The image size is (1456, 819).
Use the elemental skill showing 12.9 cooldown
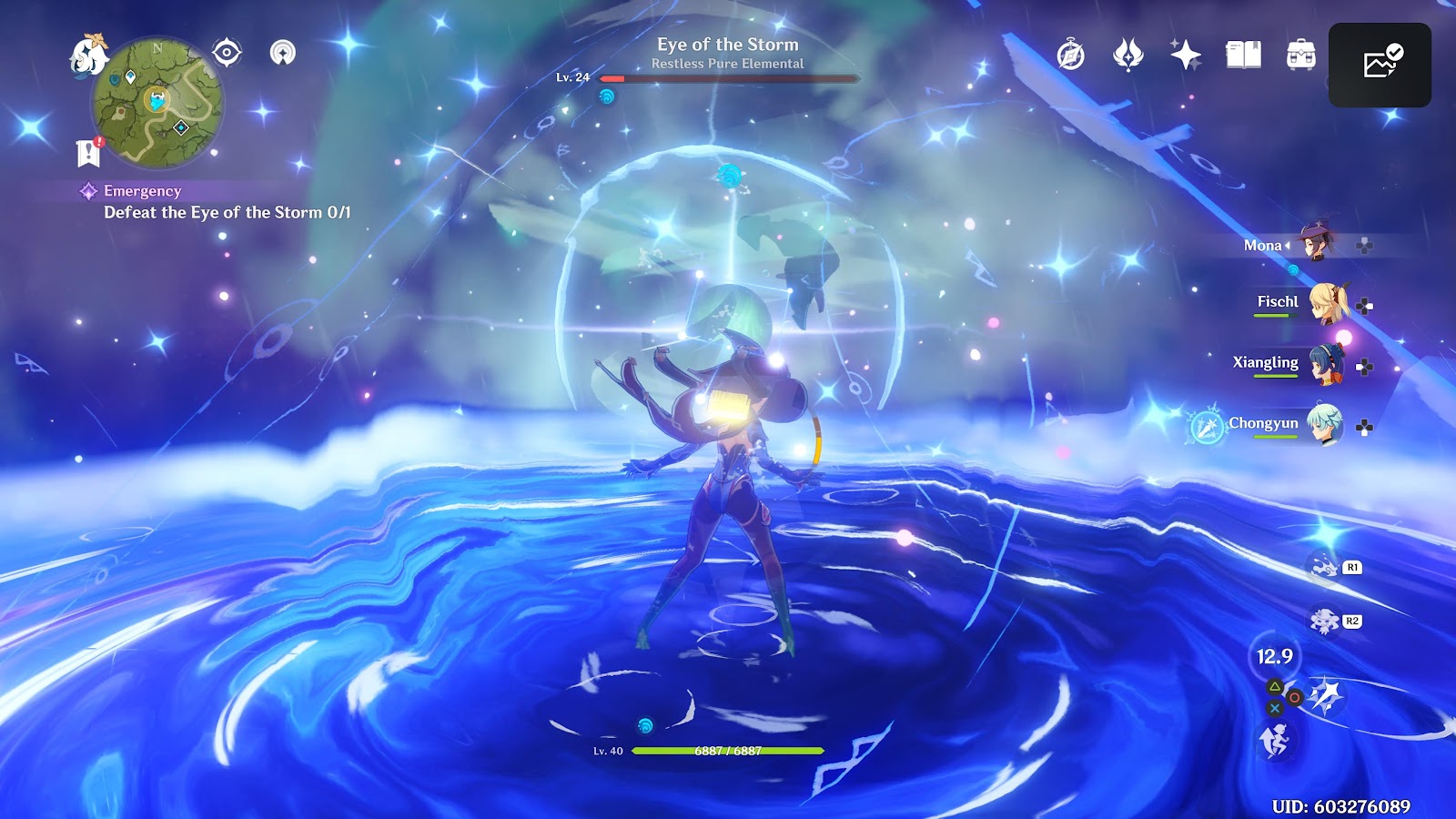pos(1275,657)
